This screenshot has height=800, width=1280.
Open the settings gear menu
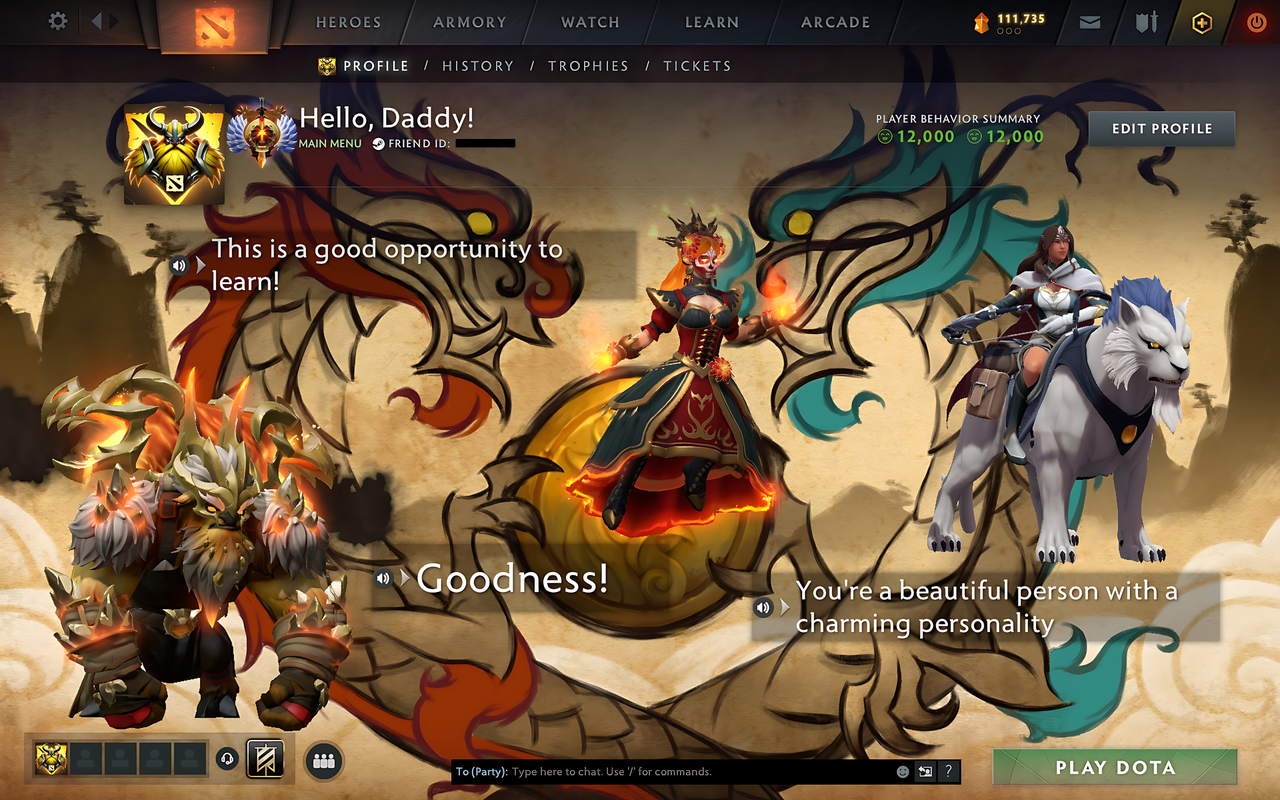click(x=57, y=21)
